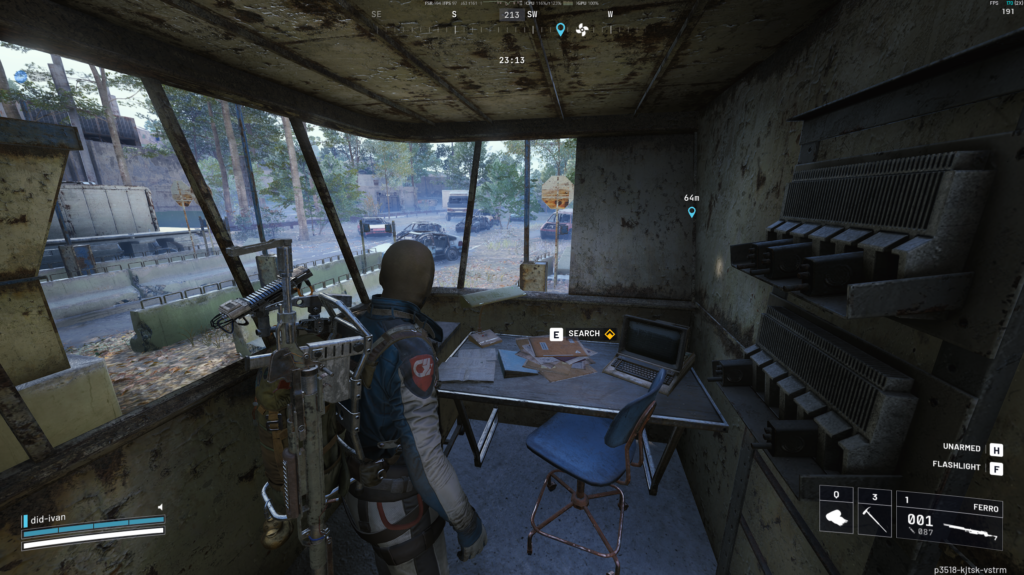Select the 64m waypoint pin
This screenshot has width=1024, height=575.
click(691, 211)
